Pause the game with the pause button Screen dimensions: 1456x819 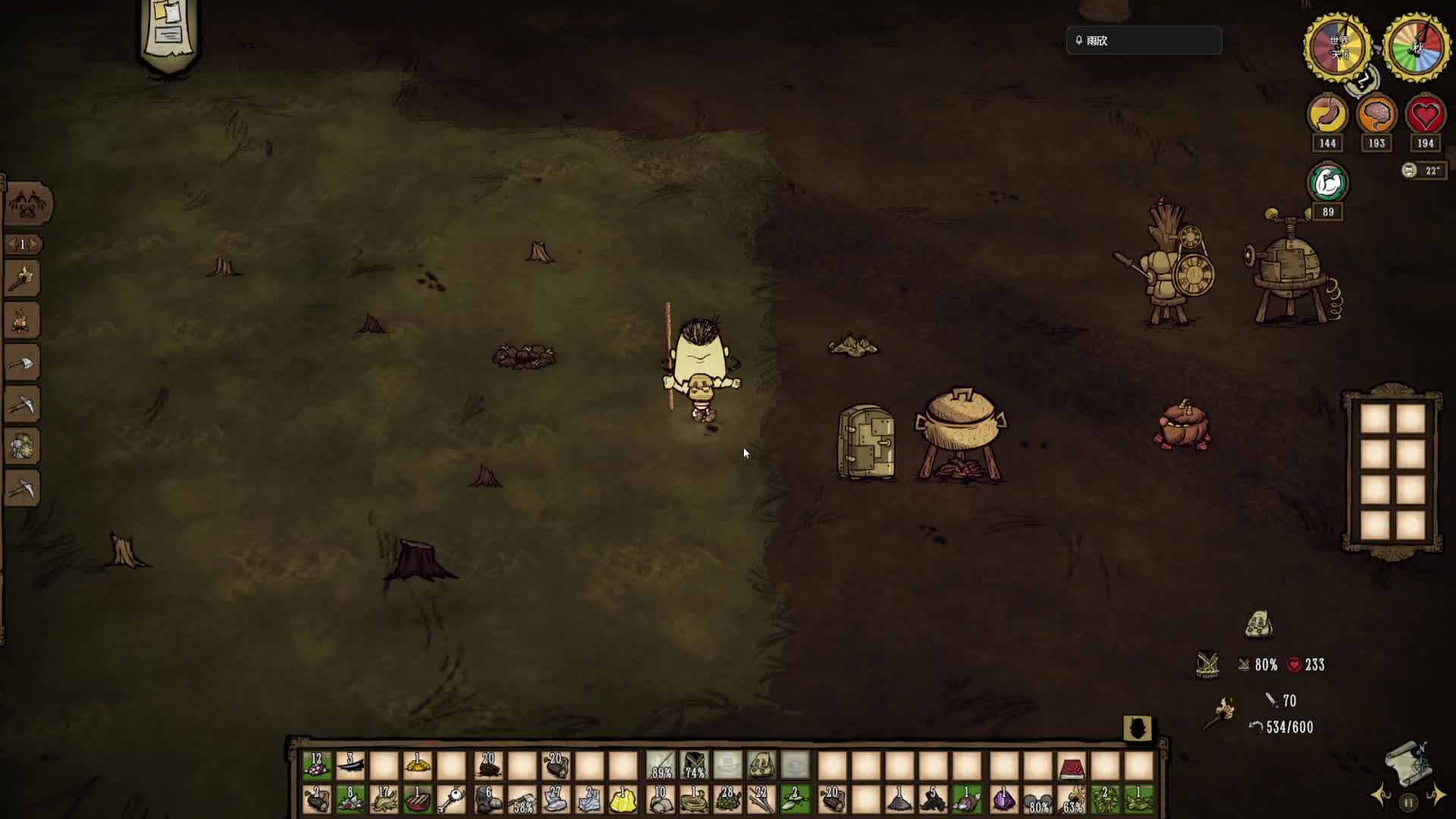(x=1408, y=802)
